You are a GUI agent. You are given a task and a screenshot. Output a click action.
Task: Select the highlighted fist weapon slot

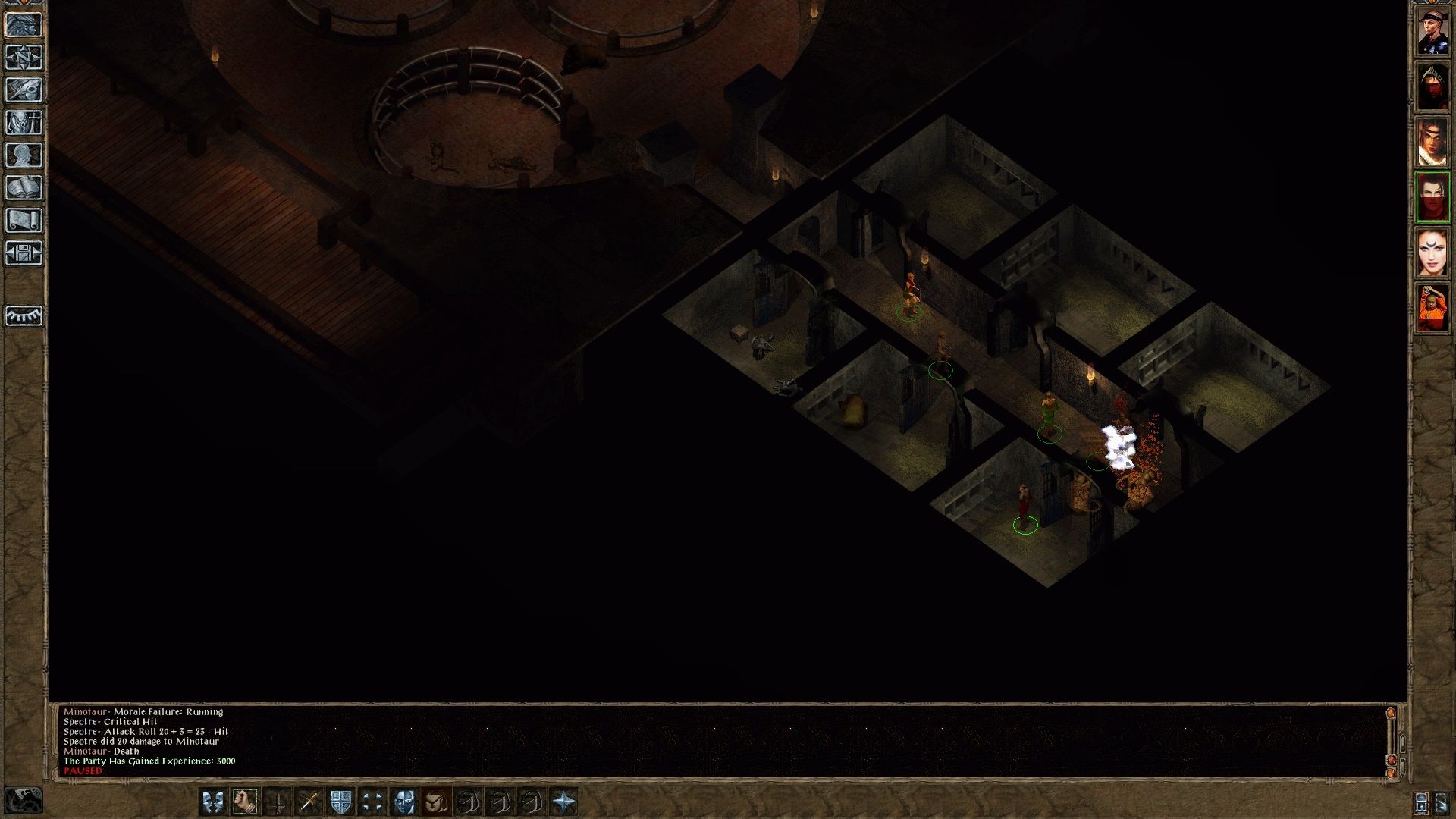(245, 802)
